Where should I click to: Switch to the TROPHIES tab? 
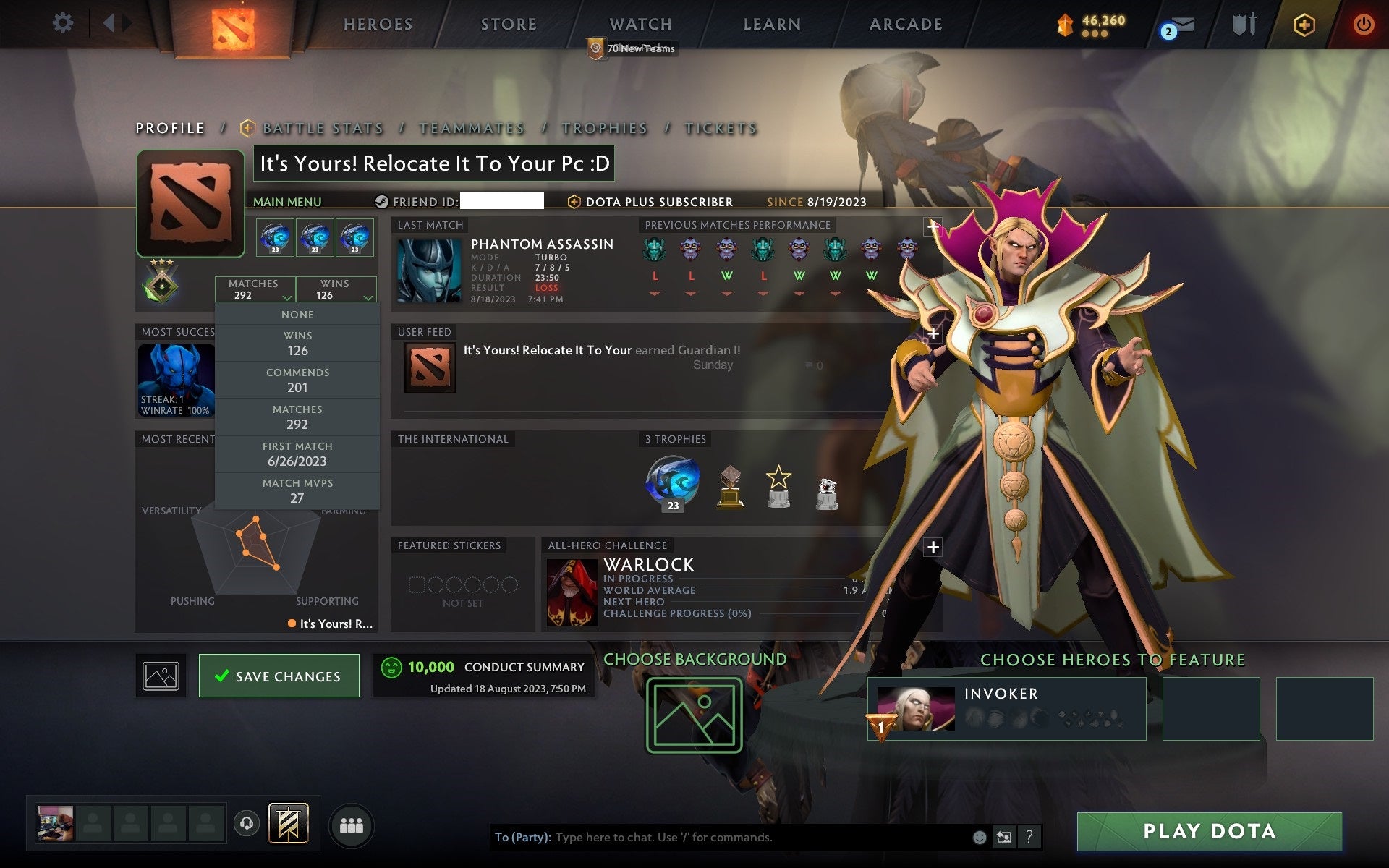pyautogui.click(x=605, y=128)
